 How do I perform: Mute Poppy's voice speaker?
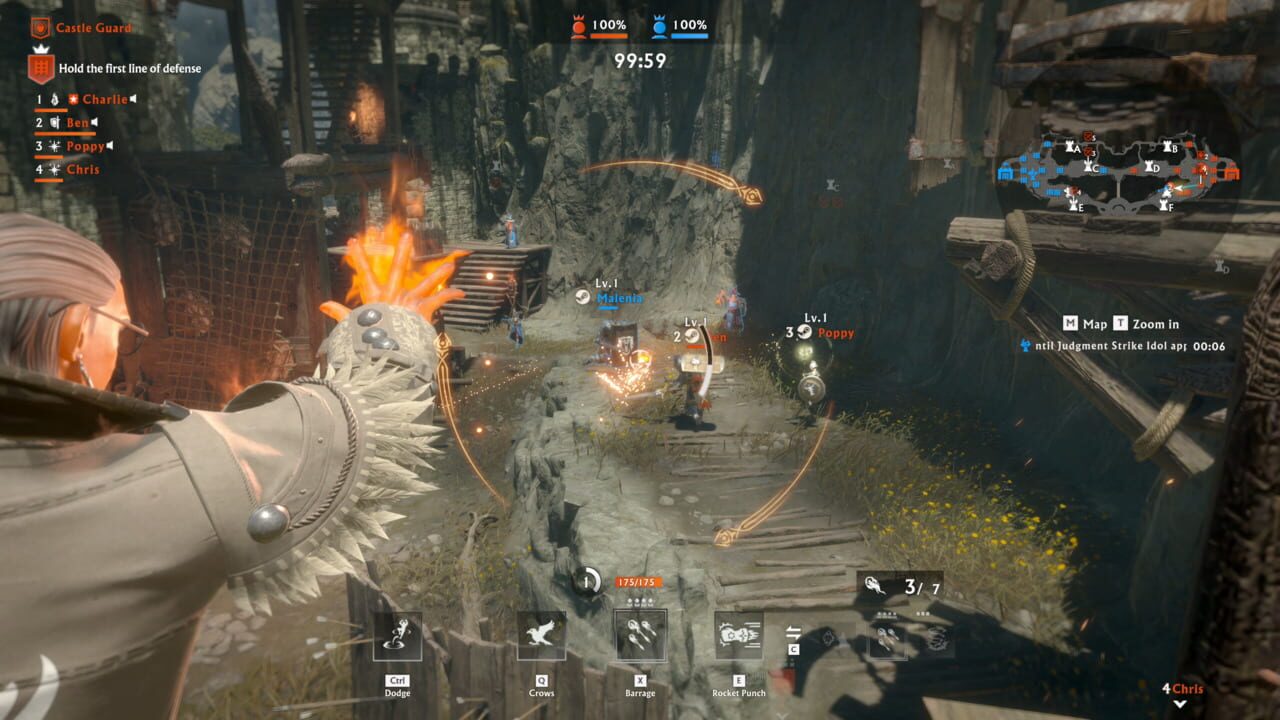pos(108,146)
